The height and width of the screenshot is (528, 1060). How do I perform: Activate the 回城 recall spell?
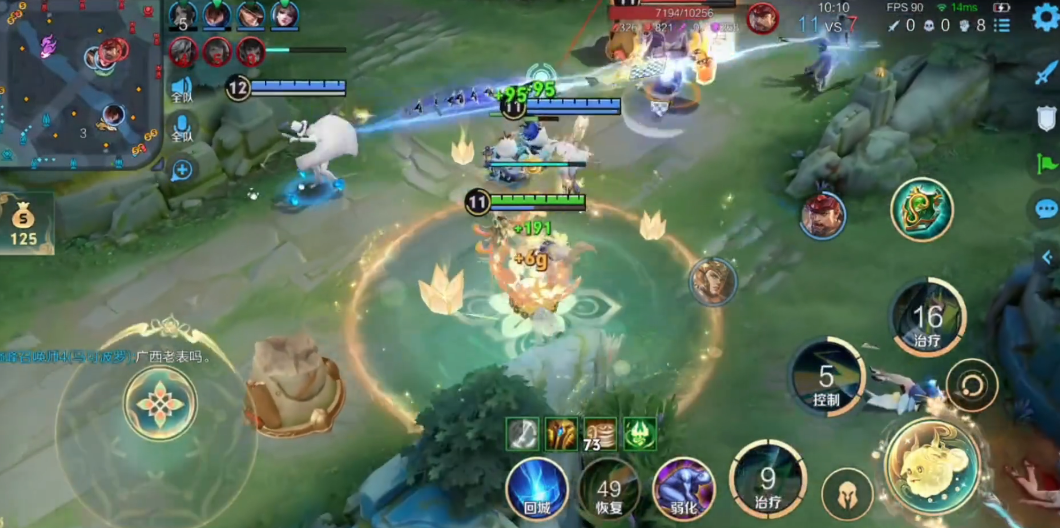tap(537, 489)
